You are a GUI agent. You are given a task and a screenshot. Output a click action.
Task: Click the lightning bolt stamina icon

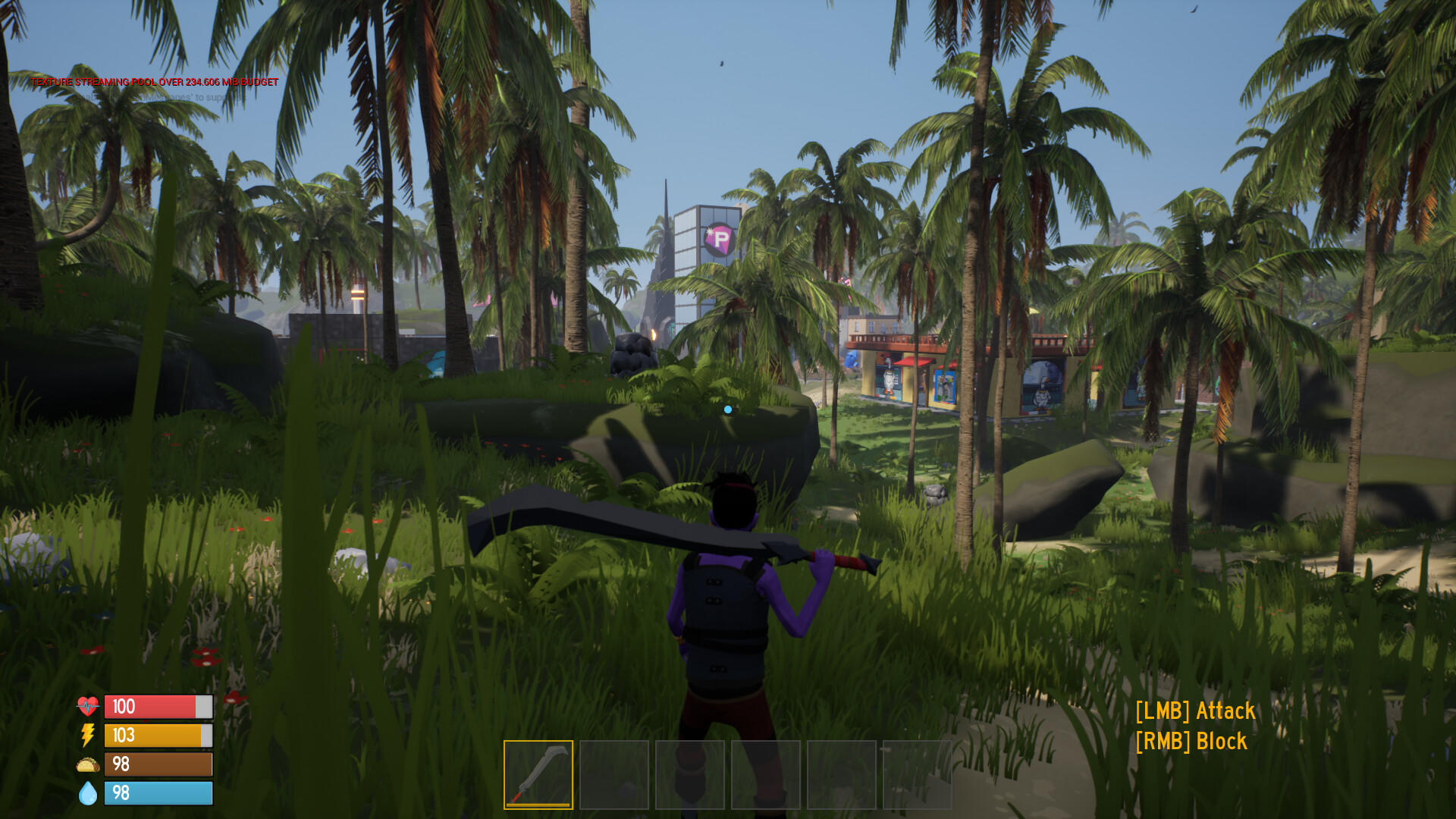(86, 735)
